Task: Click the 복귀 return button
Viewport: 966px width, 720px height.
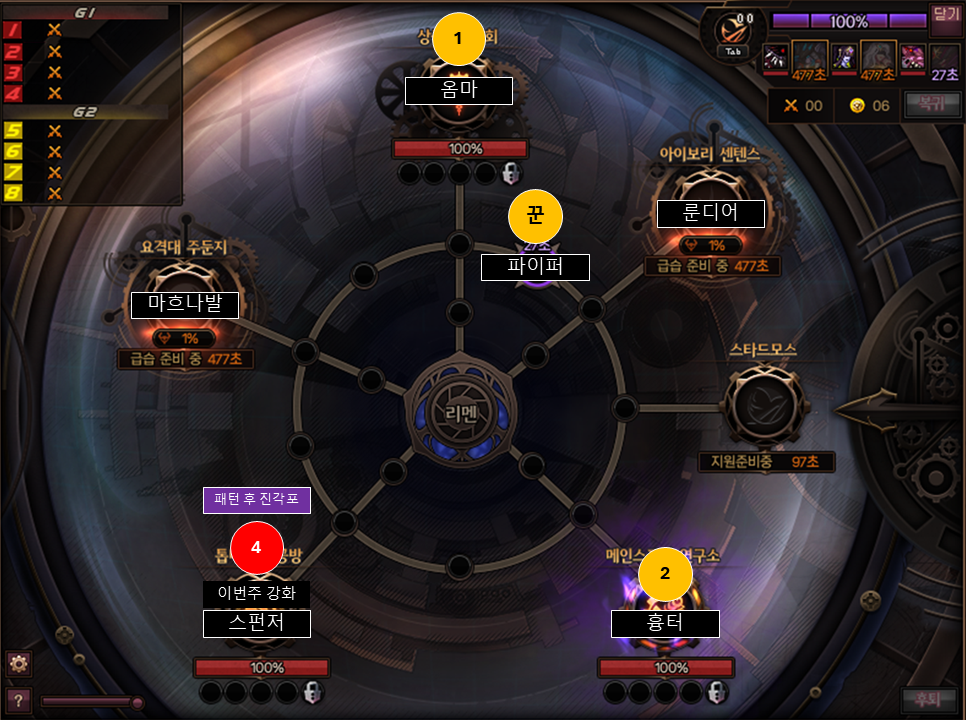Action: (925, 104)
